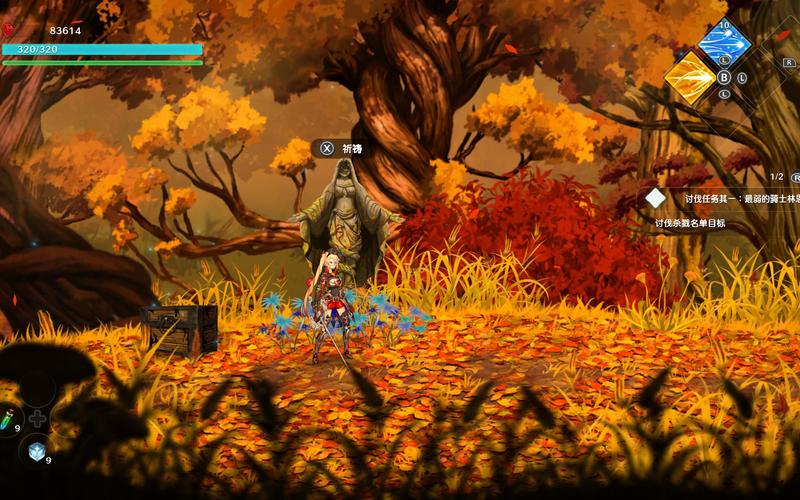Activate the blue wind slash skill

tap(725, 42)
